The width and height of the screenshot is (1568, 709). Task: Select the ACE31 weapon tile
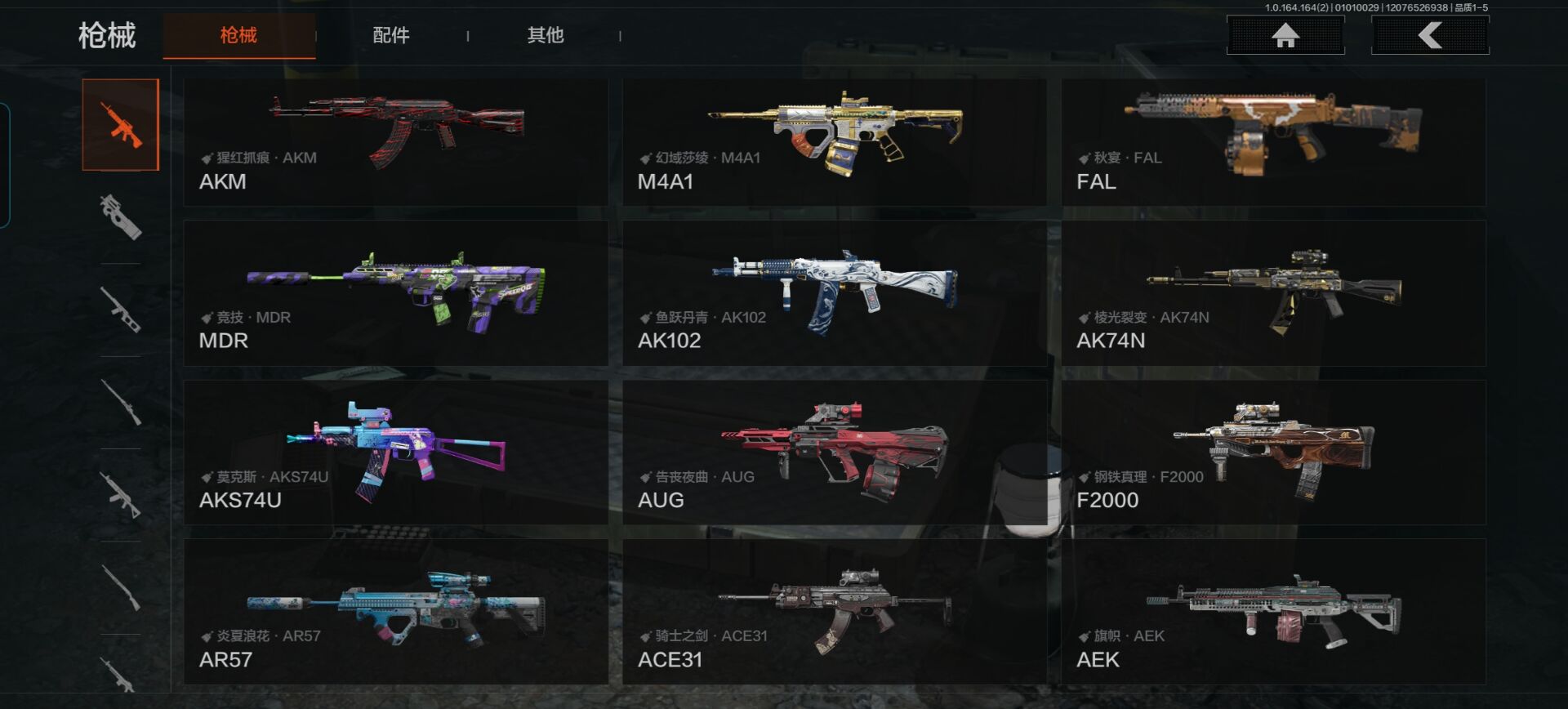pyautogui.click(x=834, y=611)
